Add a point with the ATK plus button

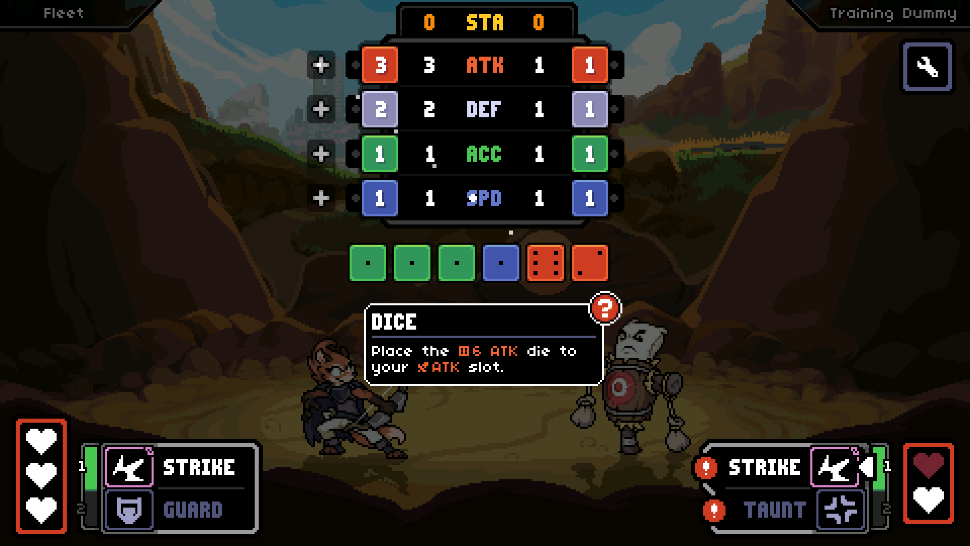[321, 66]
